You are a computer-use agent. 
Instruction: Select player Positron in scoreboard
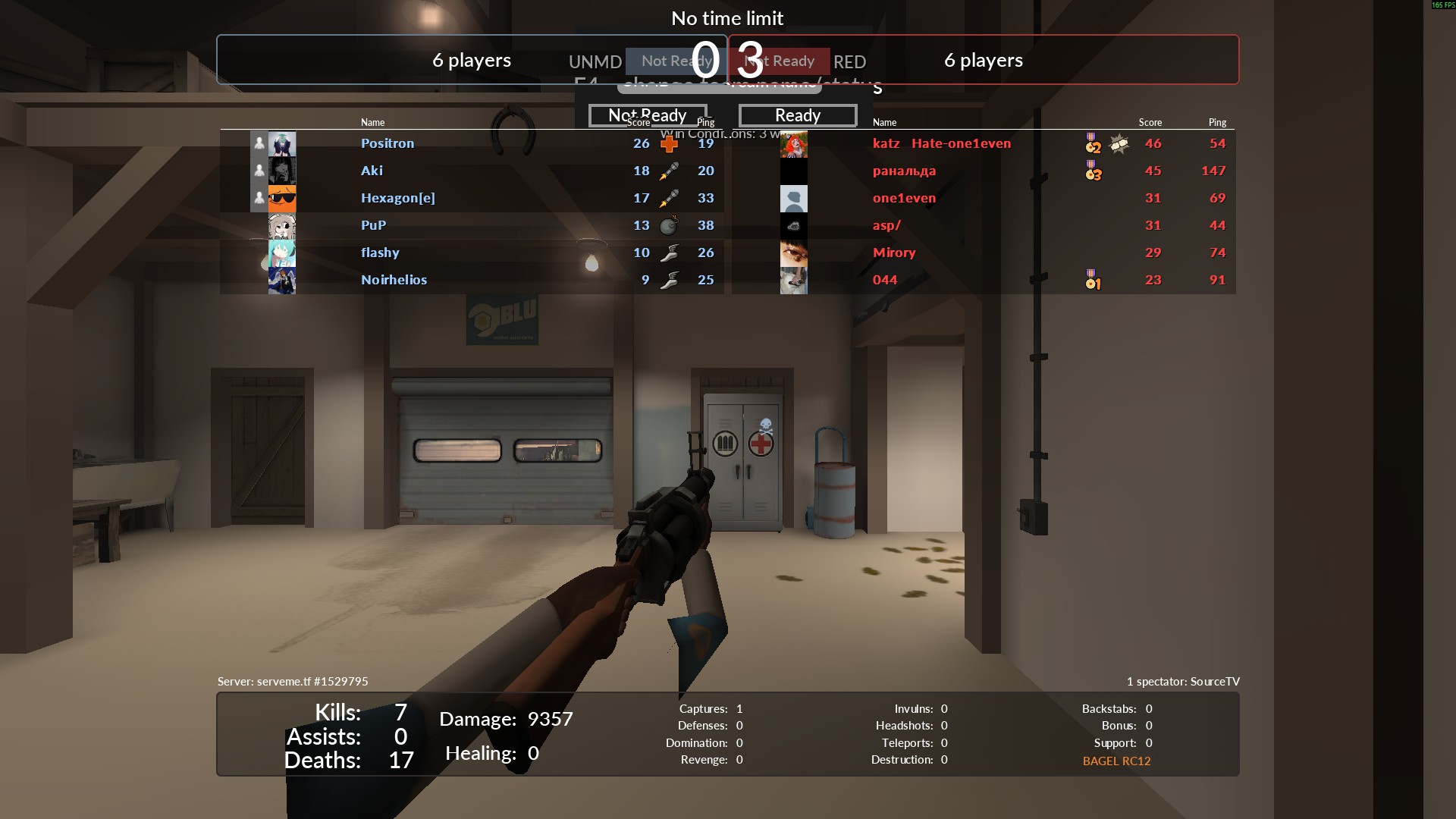click(388, 143)
